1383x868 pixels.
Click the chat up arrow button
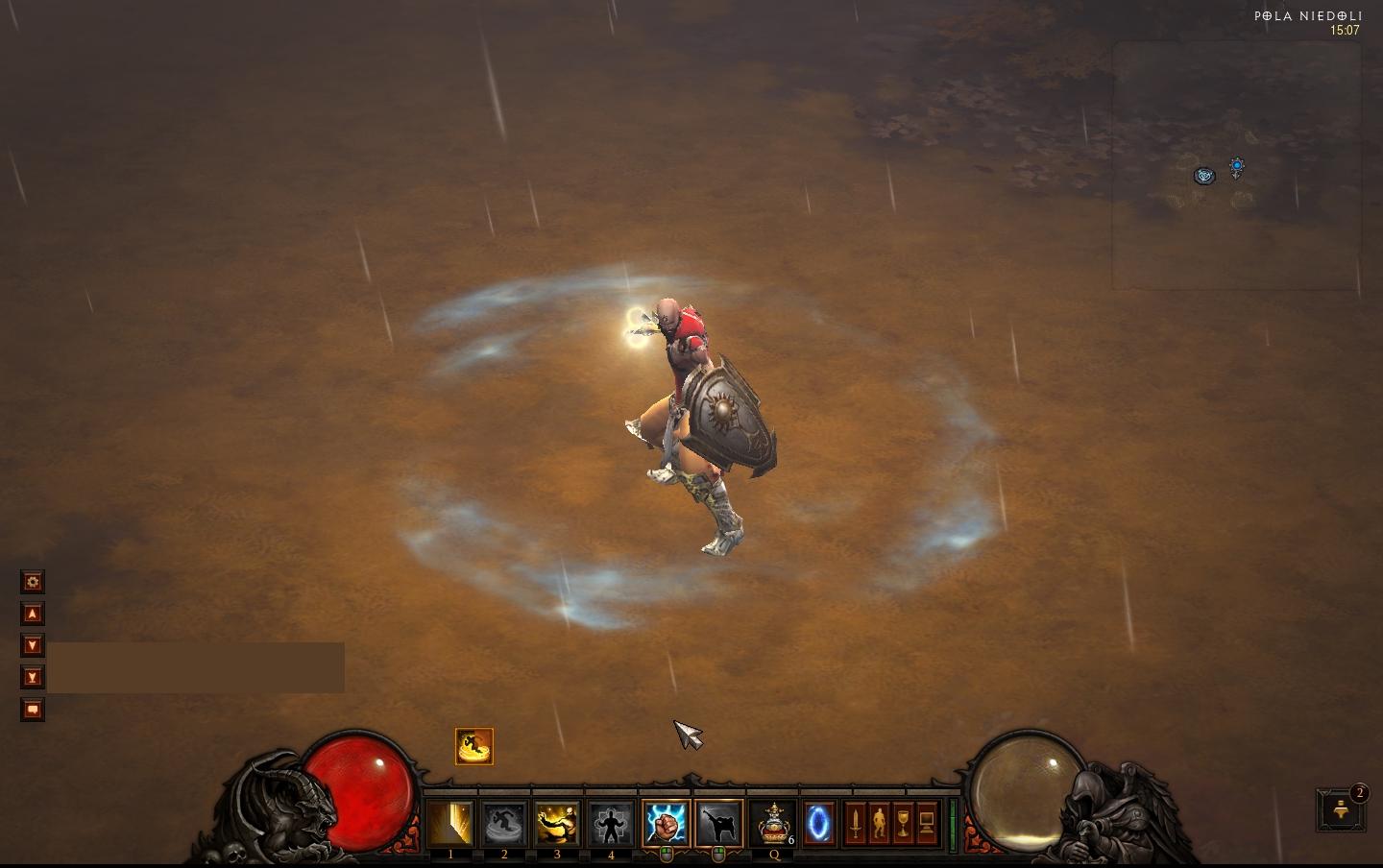(x=33, y=614)
